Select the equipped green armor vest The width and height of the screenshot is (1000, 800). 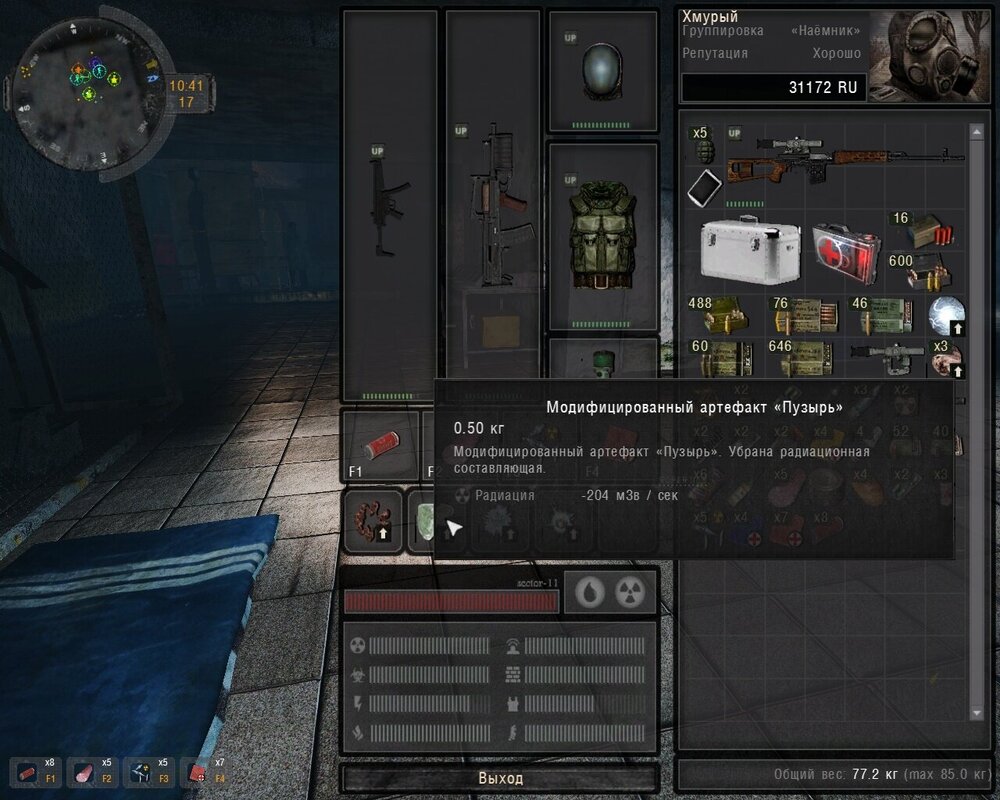click(603, 237)
